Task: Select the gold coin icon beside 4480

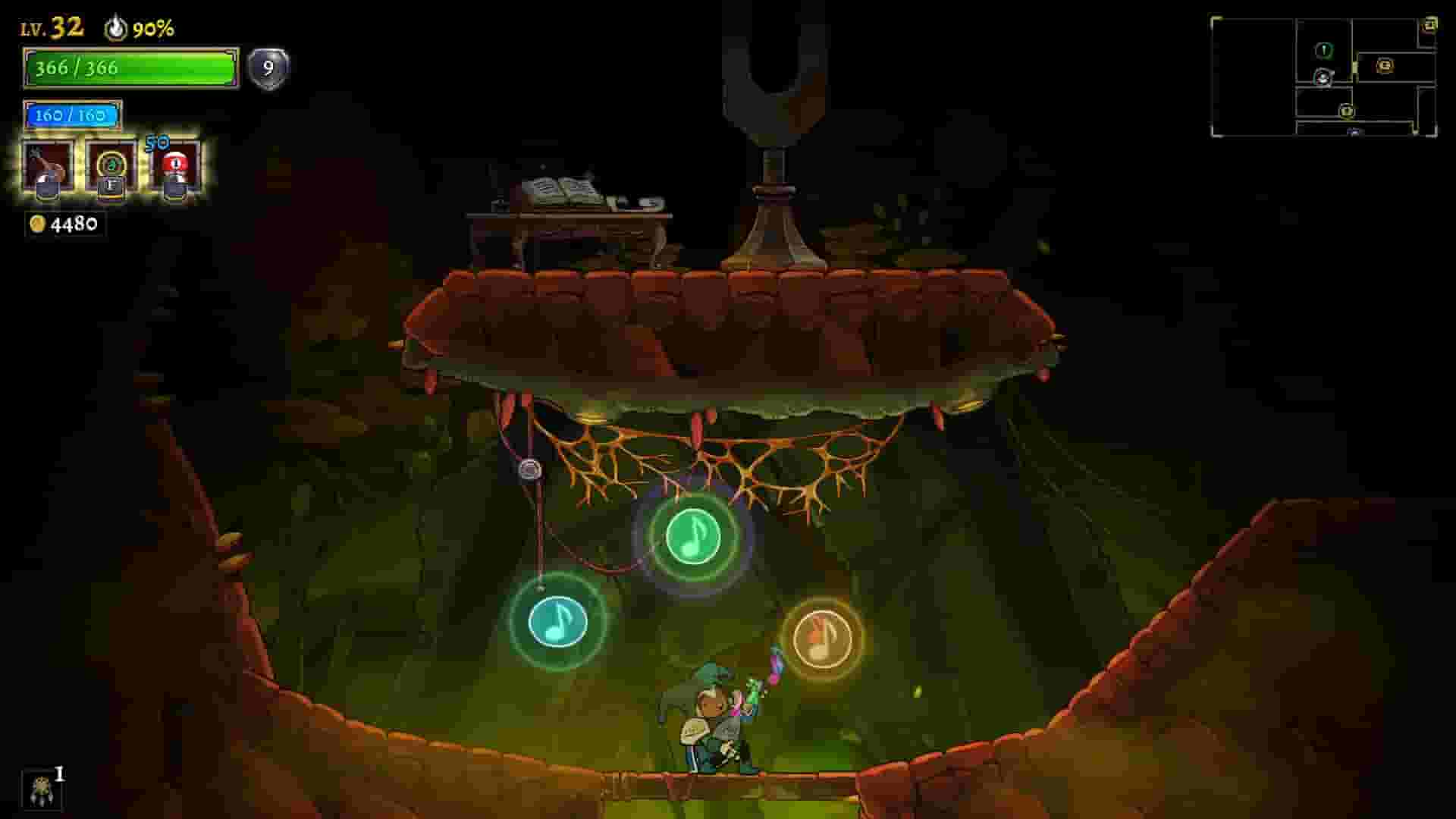Action: tap(36, 224)
